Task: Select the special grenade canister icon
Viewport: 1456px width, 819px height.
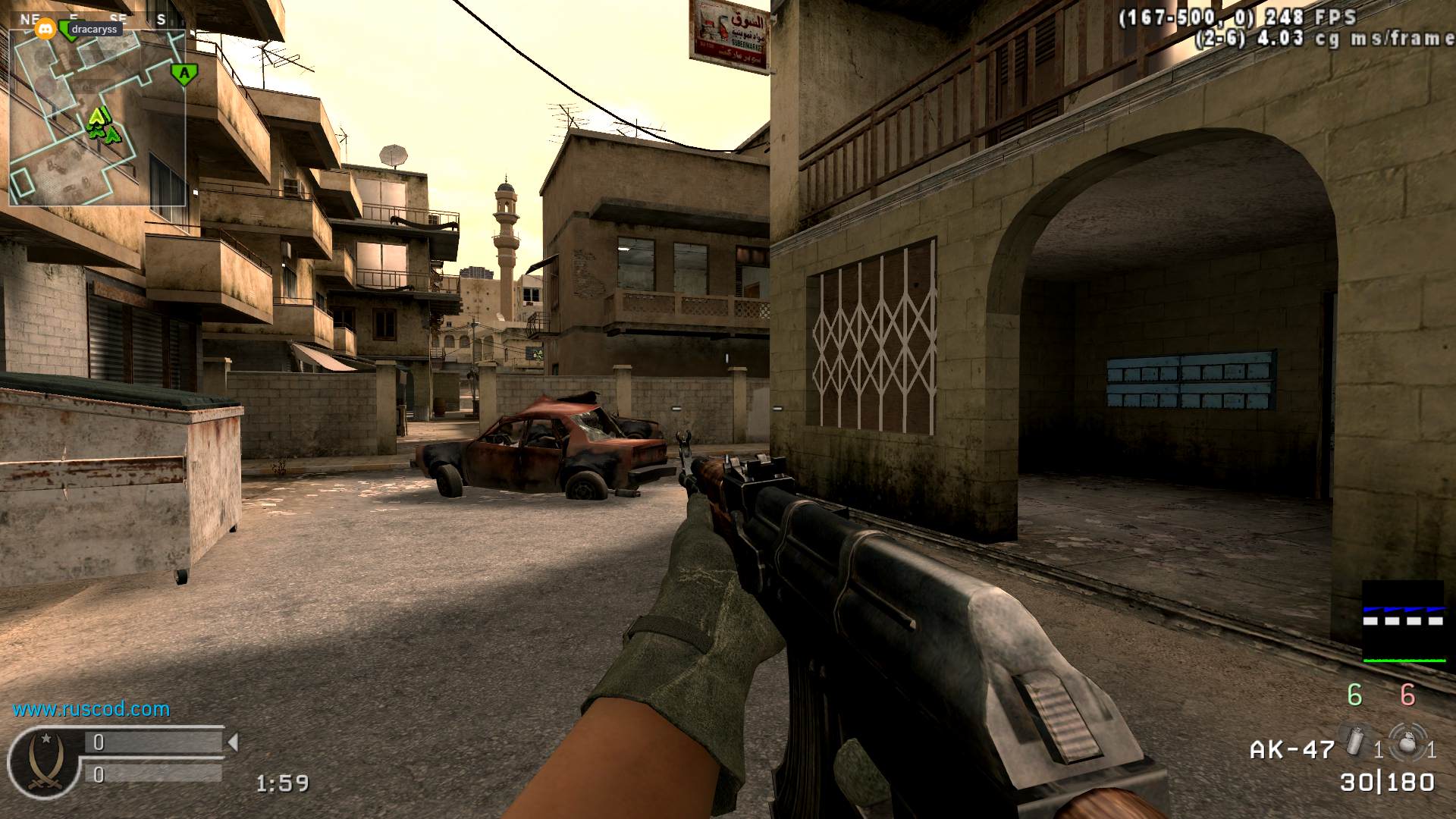Action: (1354, 742)
